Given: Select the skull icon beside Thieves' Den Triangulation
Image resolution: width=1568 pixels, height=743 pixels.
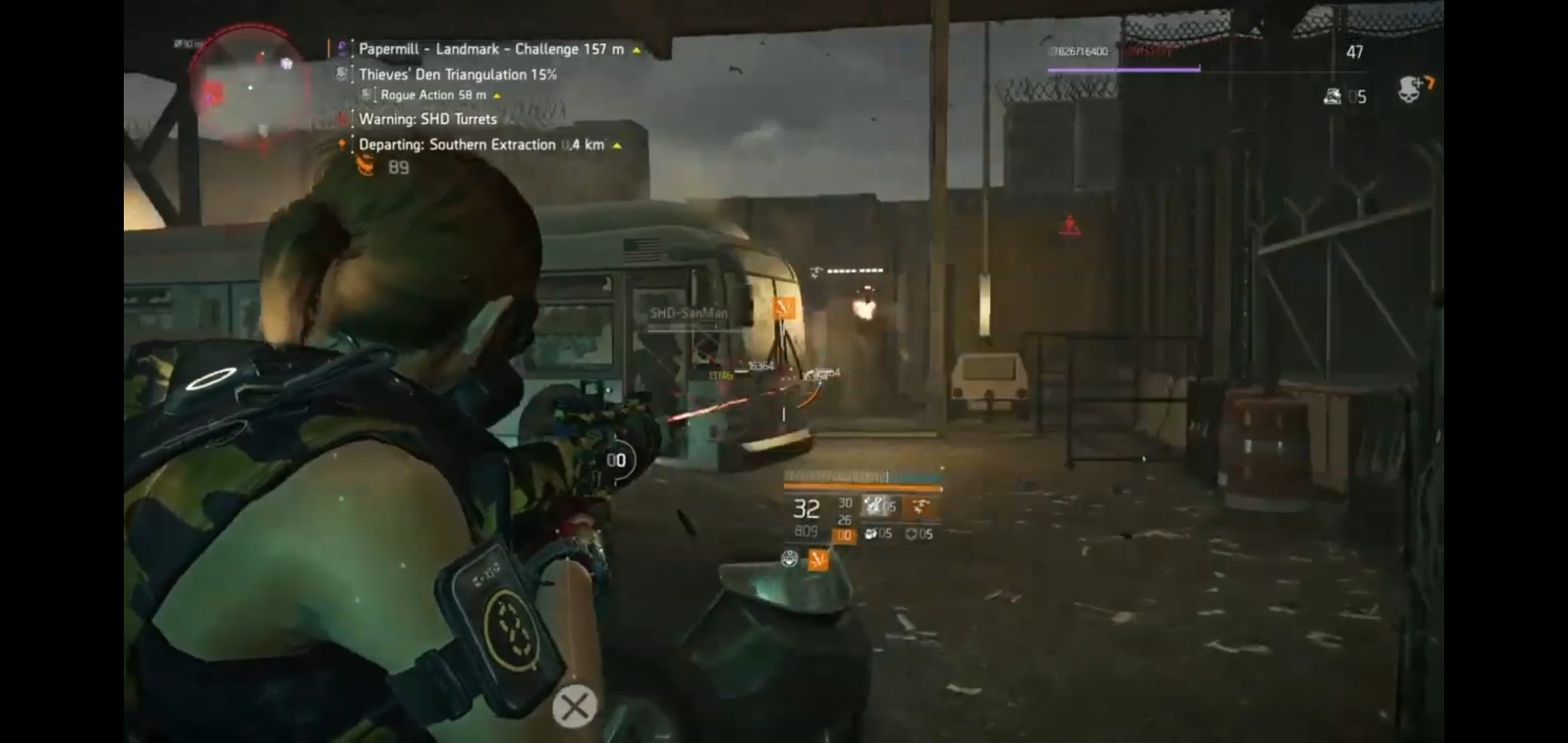Looking at the screenshot, I should 342,74.
